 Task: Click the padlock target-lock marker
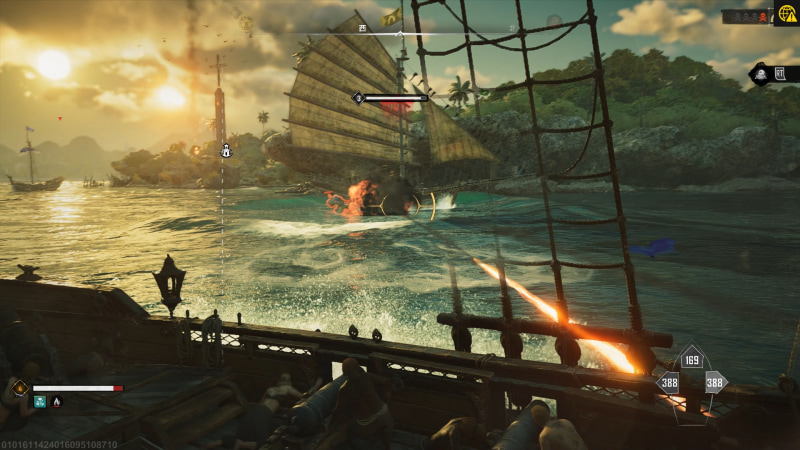coord(227,151)
